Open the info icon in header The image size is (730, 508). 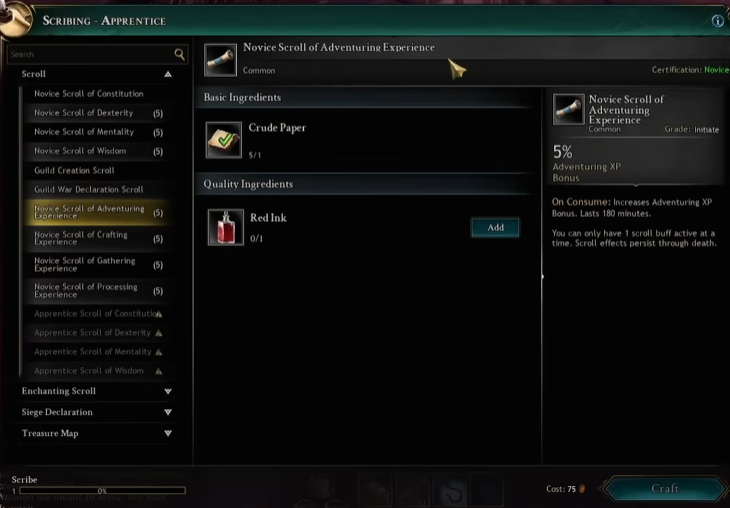717,21
